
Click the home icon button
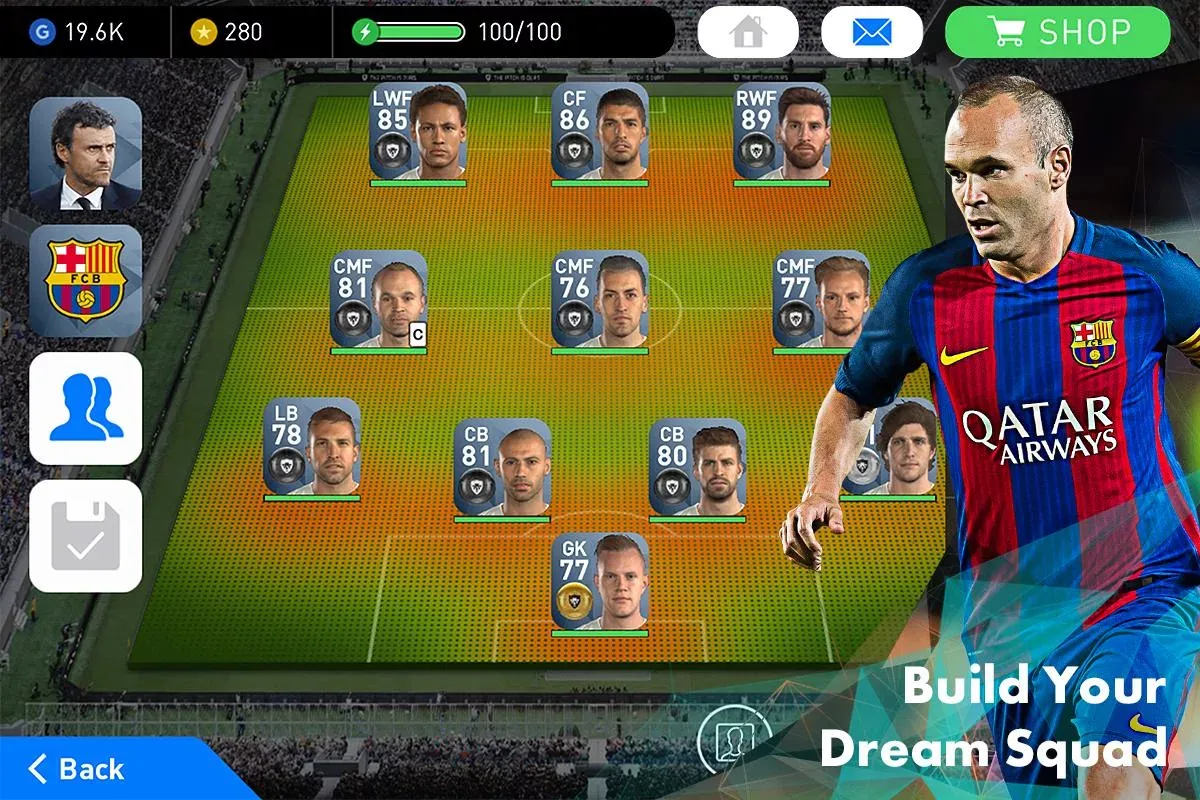tap(747, 32)
